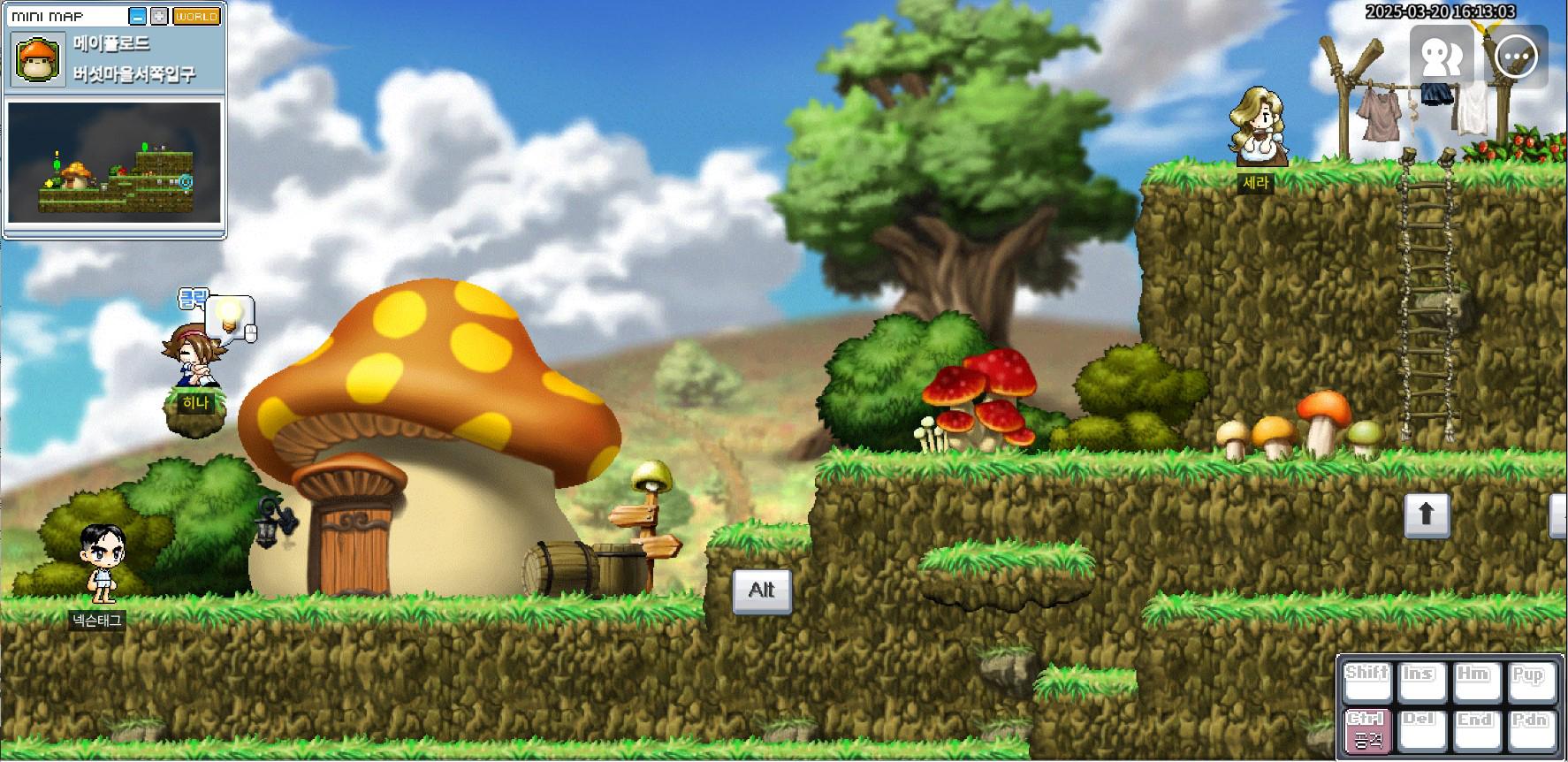Expand the mini map with plus button

(159, 16)
